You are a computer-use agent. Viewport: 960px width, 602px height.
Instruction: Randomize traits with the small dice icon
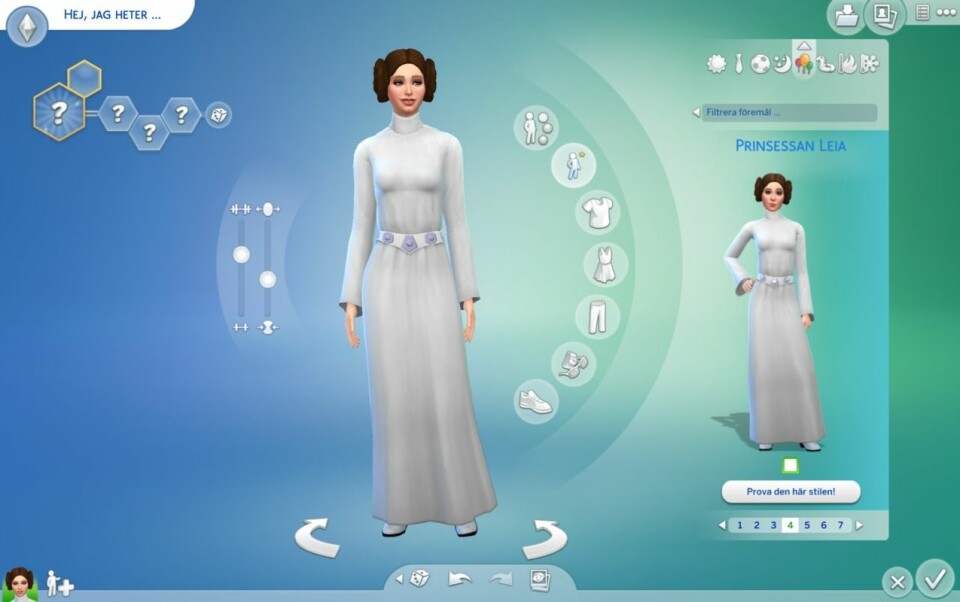(x=218, y=115)
